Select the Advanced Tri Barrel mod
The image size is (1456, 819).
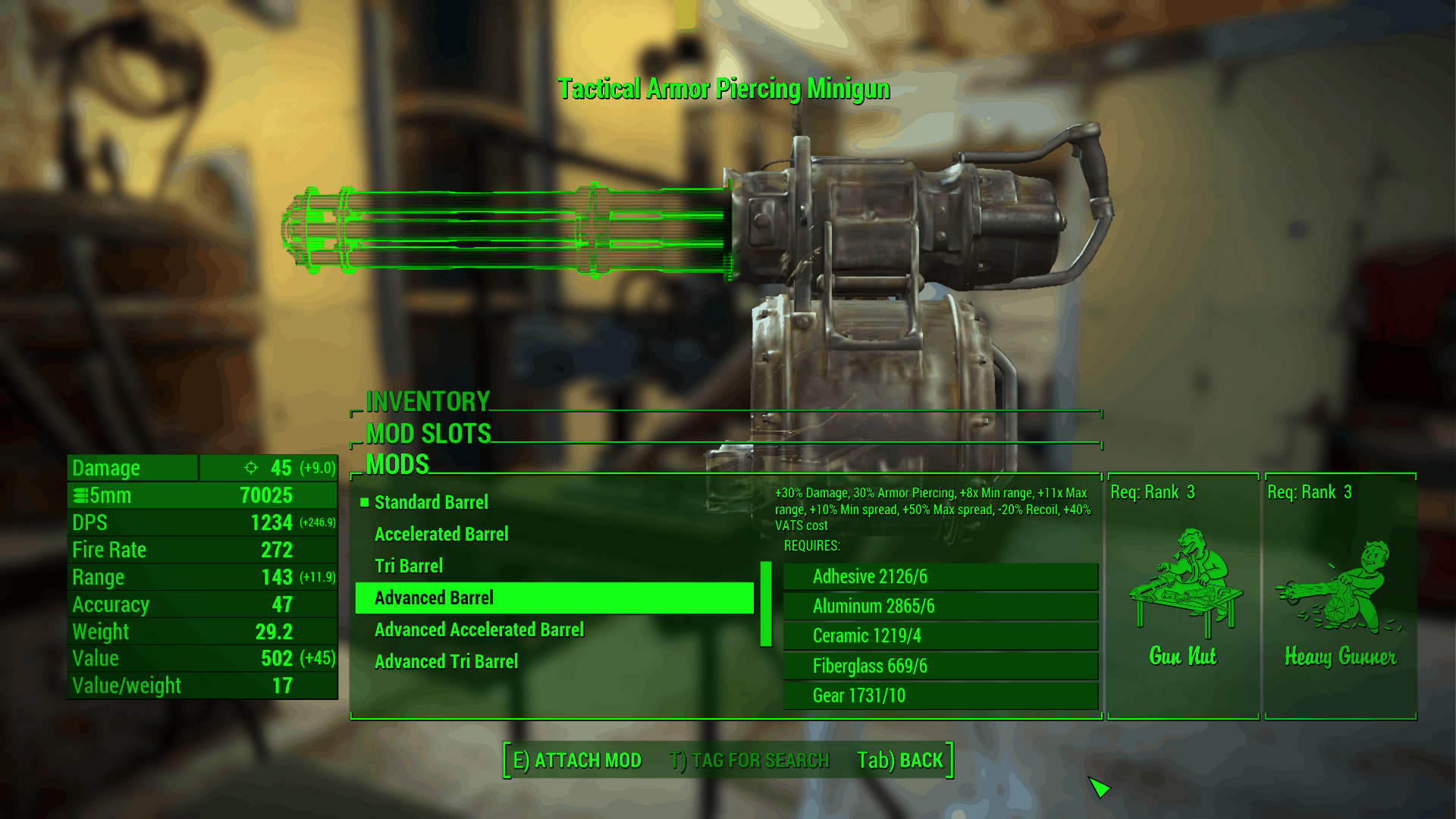coord(446,662)
